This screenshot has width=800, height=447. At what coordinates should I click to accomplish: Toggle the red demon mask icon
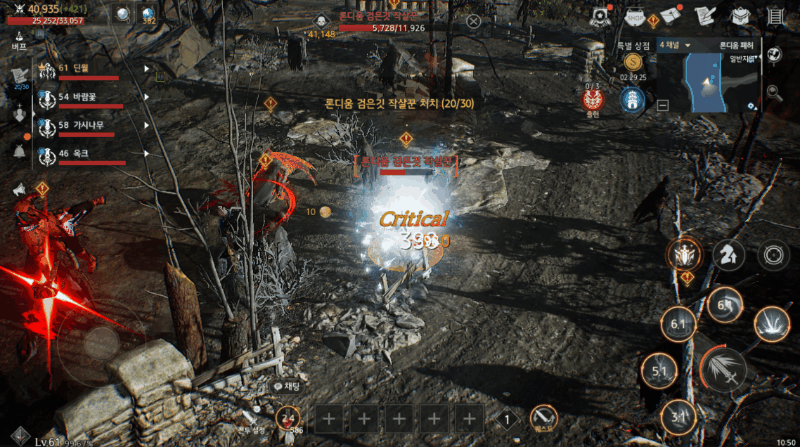click(x=592, y=99)
